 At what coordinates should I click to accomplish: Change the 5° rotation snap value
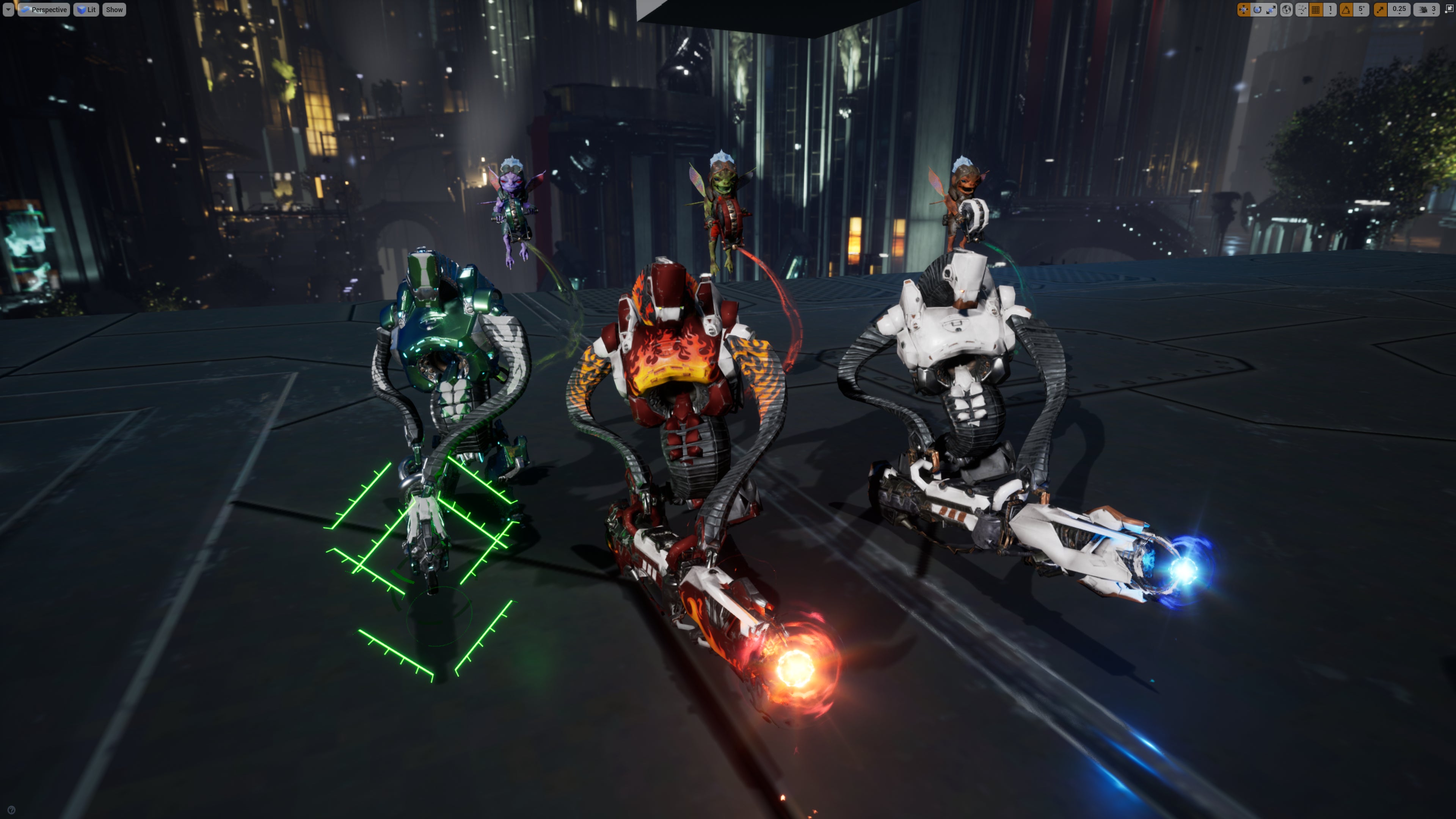point(1361,9)
